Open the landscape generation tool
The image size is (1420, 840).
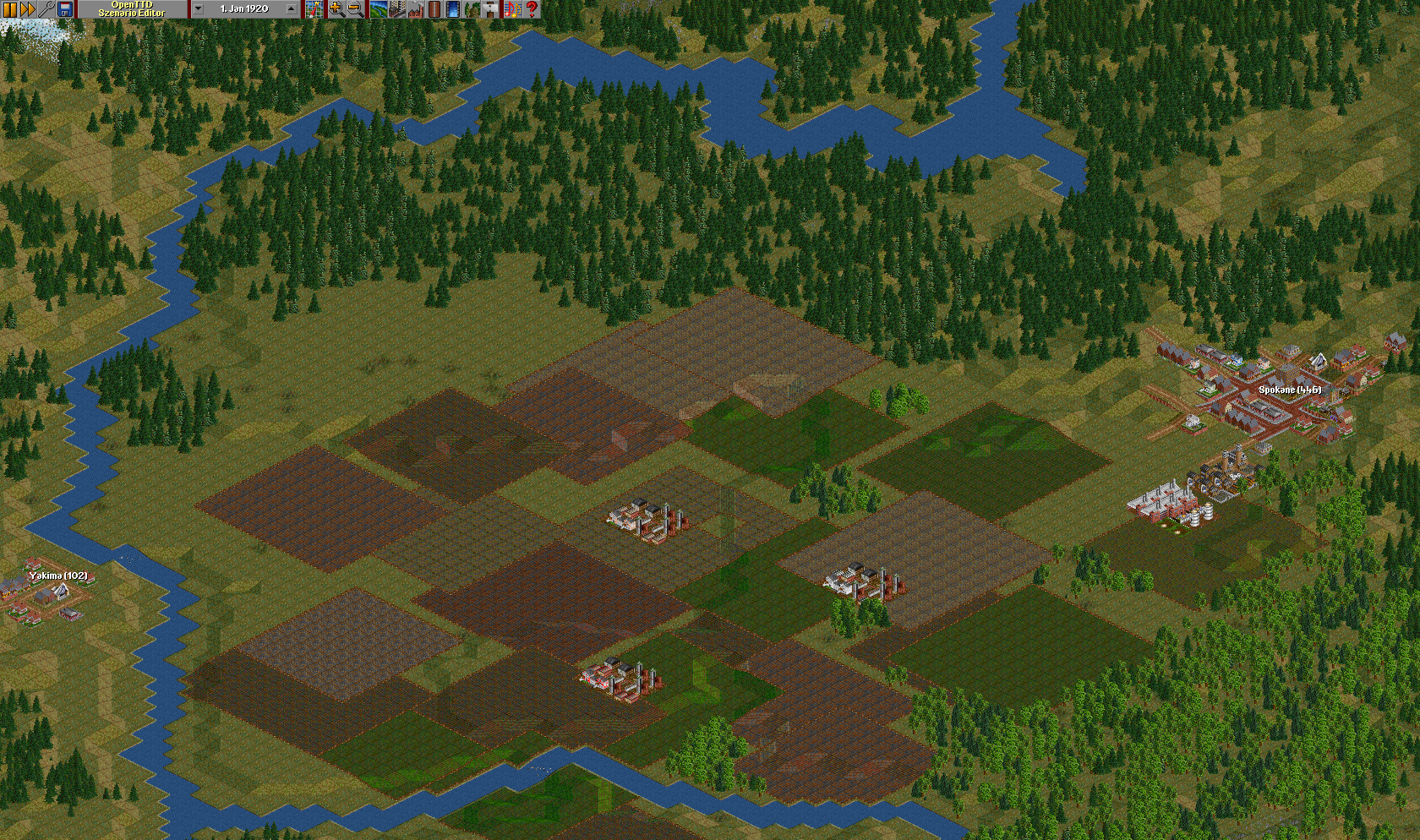[x=378, y=9]
